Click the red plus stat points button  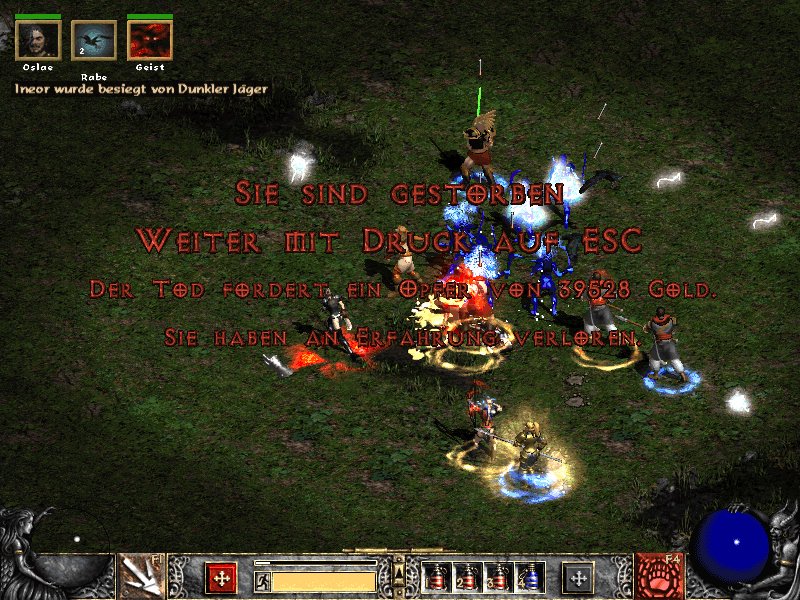pyautogui.click(x=221, y=577)
